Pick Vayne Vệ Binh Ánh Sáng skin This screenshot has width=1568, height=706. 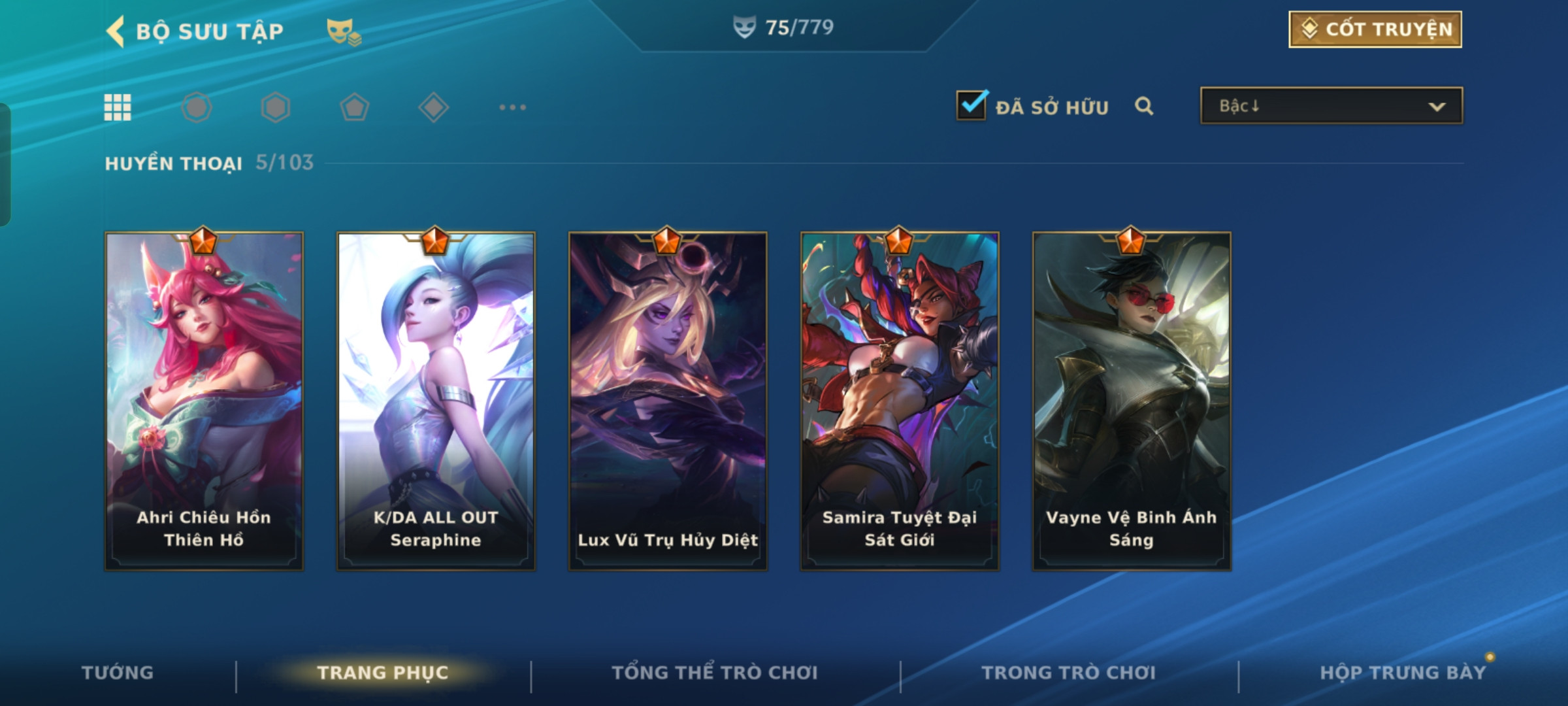click(x=1132, y=401)
